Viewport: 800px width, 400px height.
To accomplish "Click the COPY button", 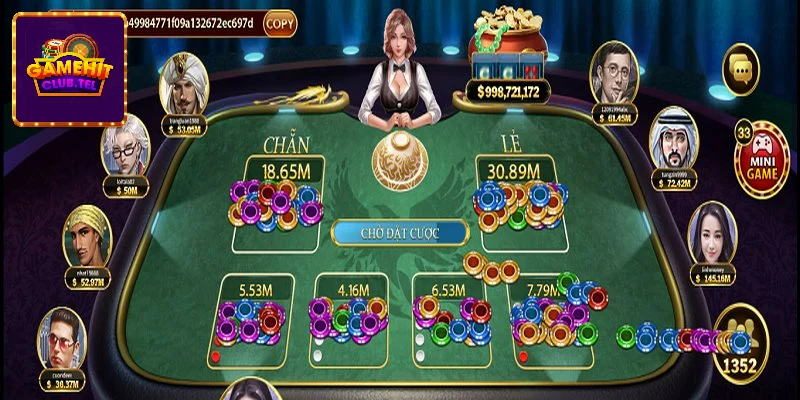I will [x=281, y=22].
